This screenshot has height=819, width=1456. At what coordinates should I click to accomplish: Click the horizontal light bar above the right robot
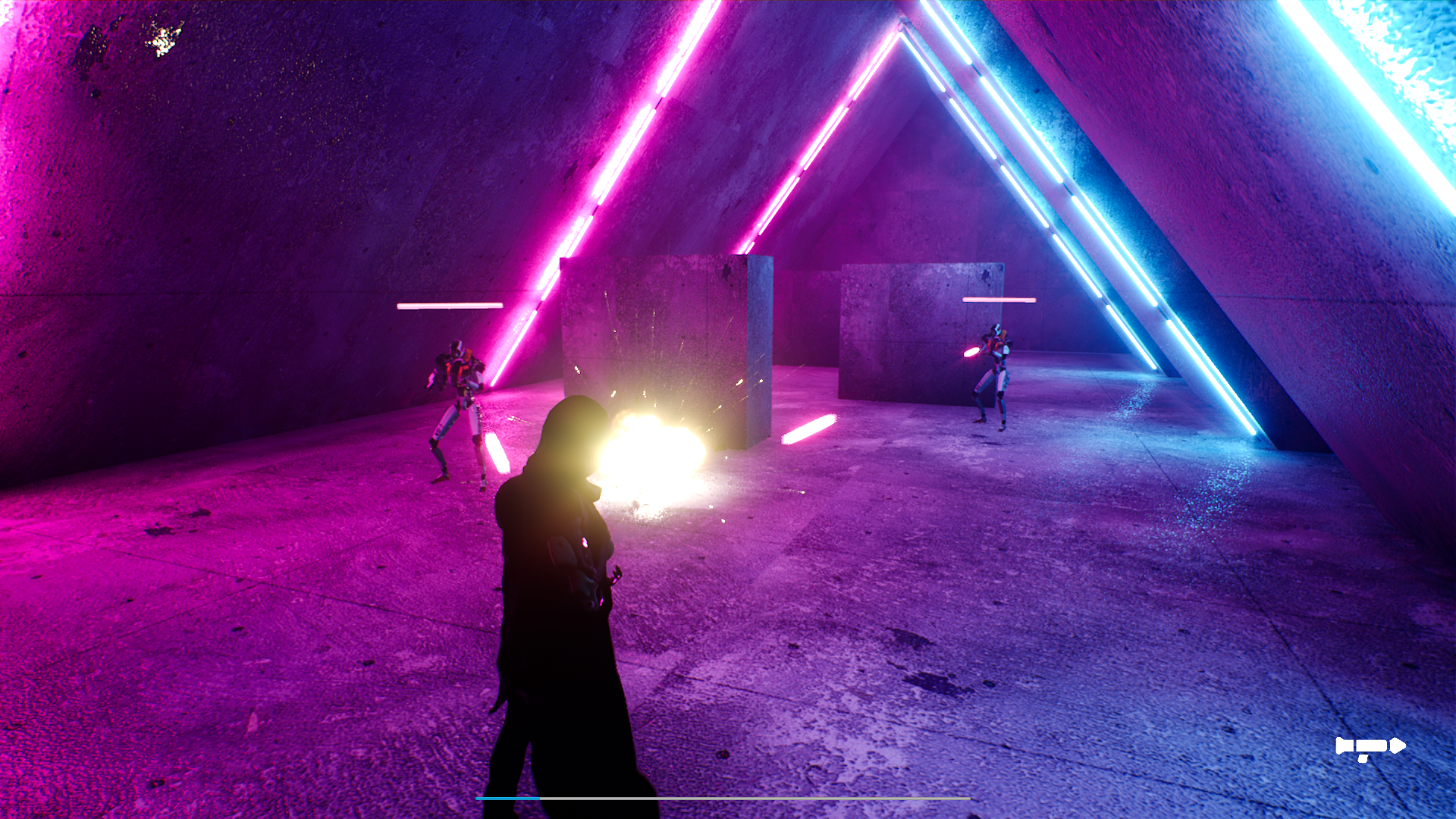[1001, 300]
